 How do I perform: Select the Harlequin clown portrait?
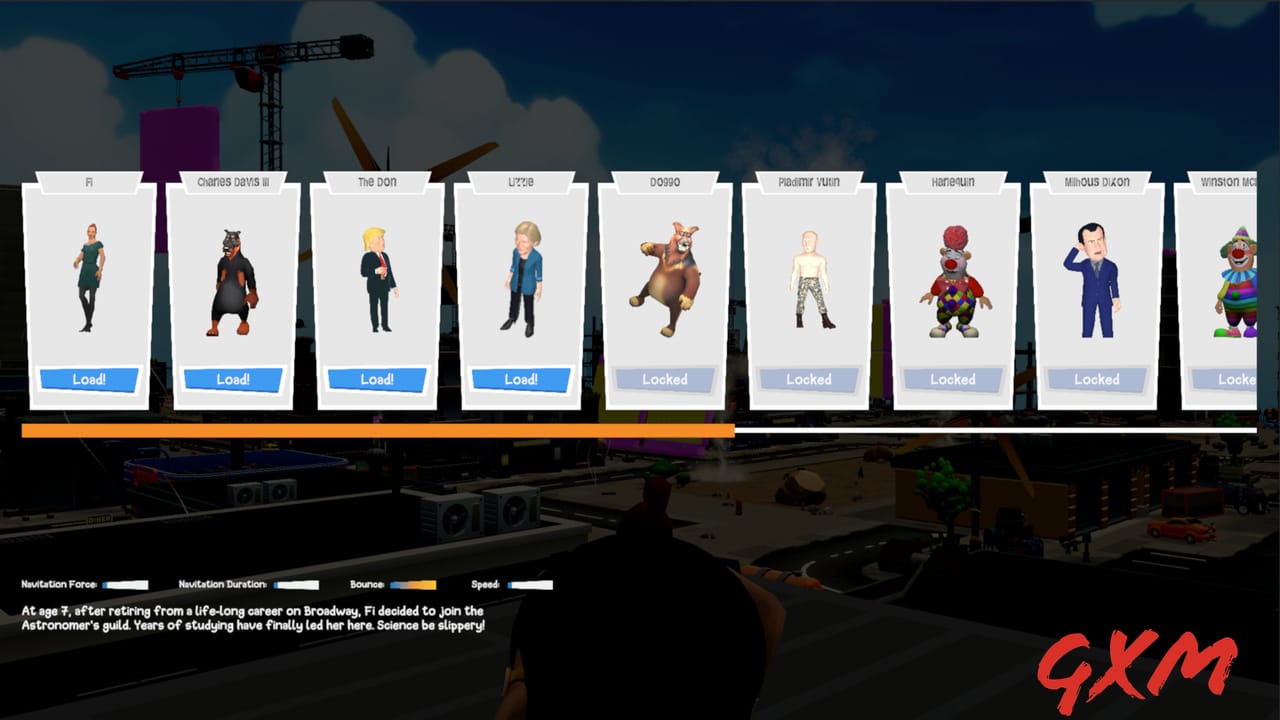coord(953,285)
